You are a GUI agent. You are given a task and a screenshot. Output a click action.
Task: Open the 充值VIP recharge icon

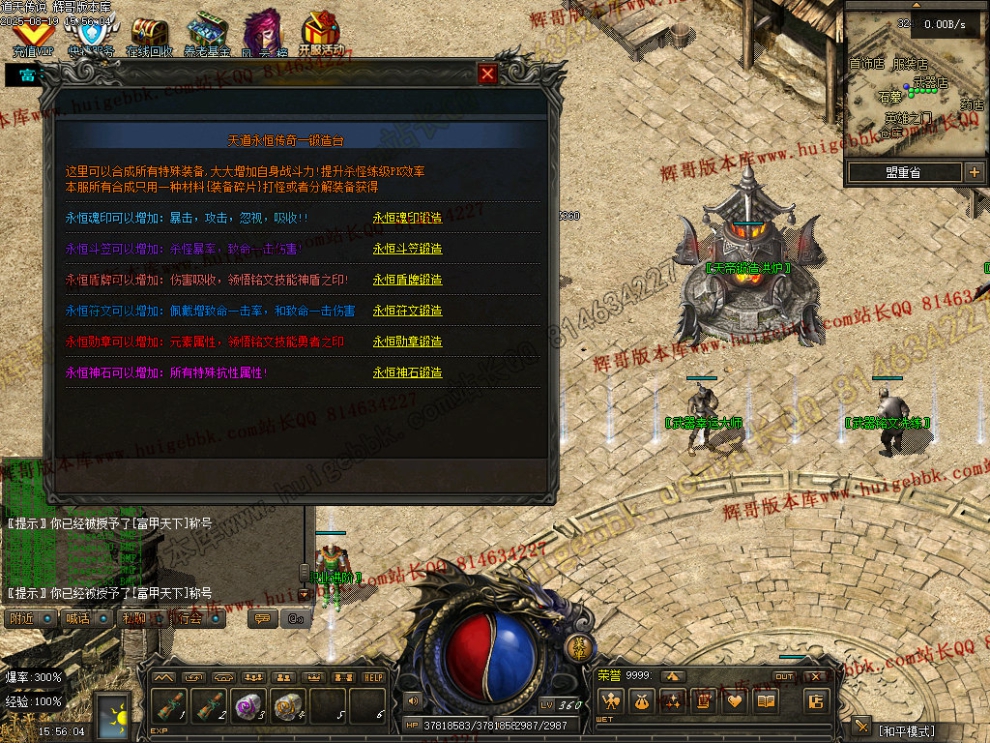[x=32, y=34]
